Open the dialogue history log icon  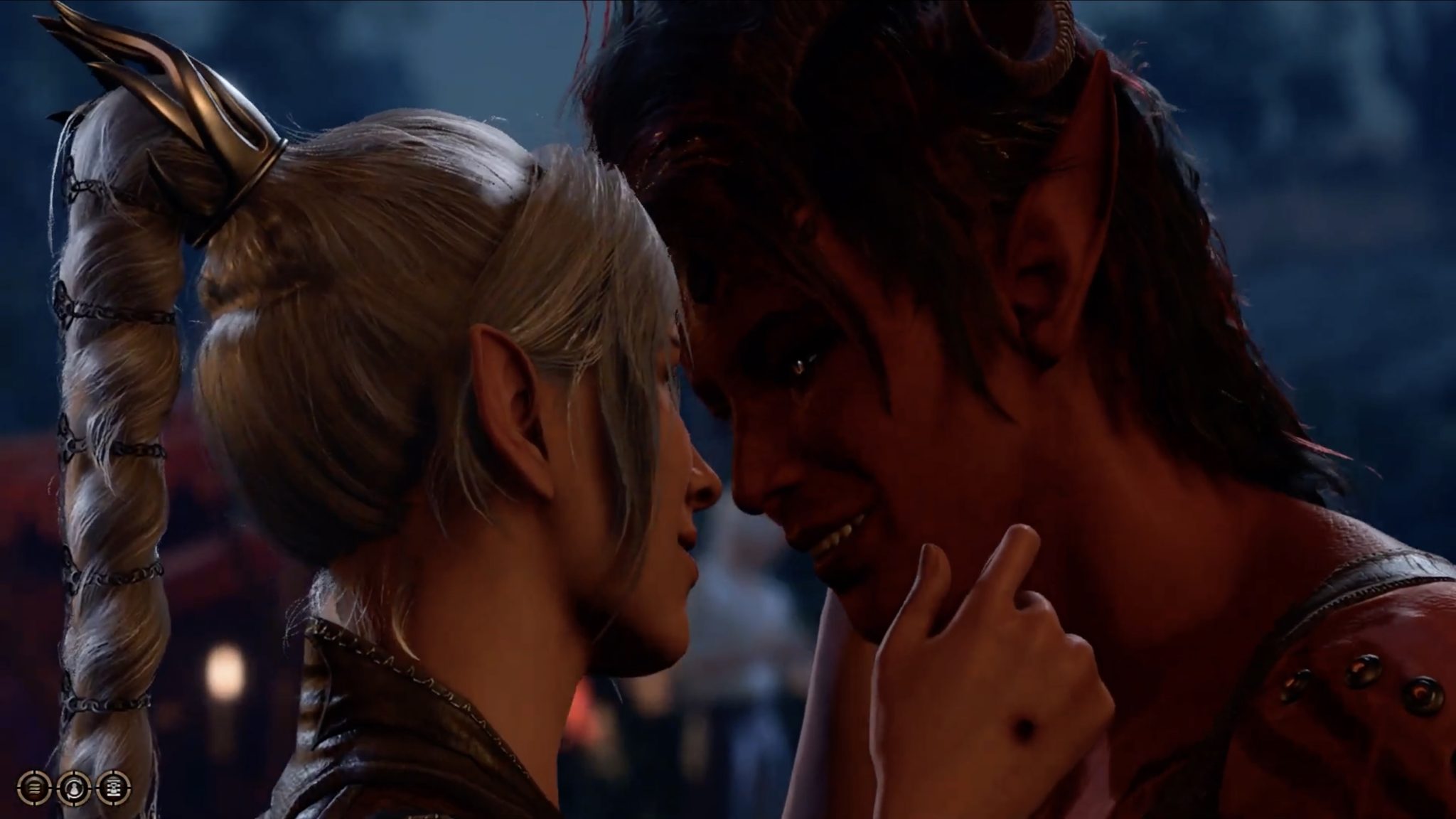[x=114, y=786]
